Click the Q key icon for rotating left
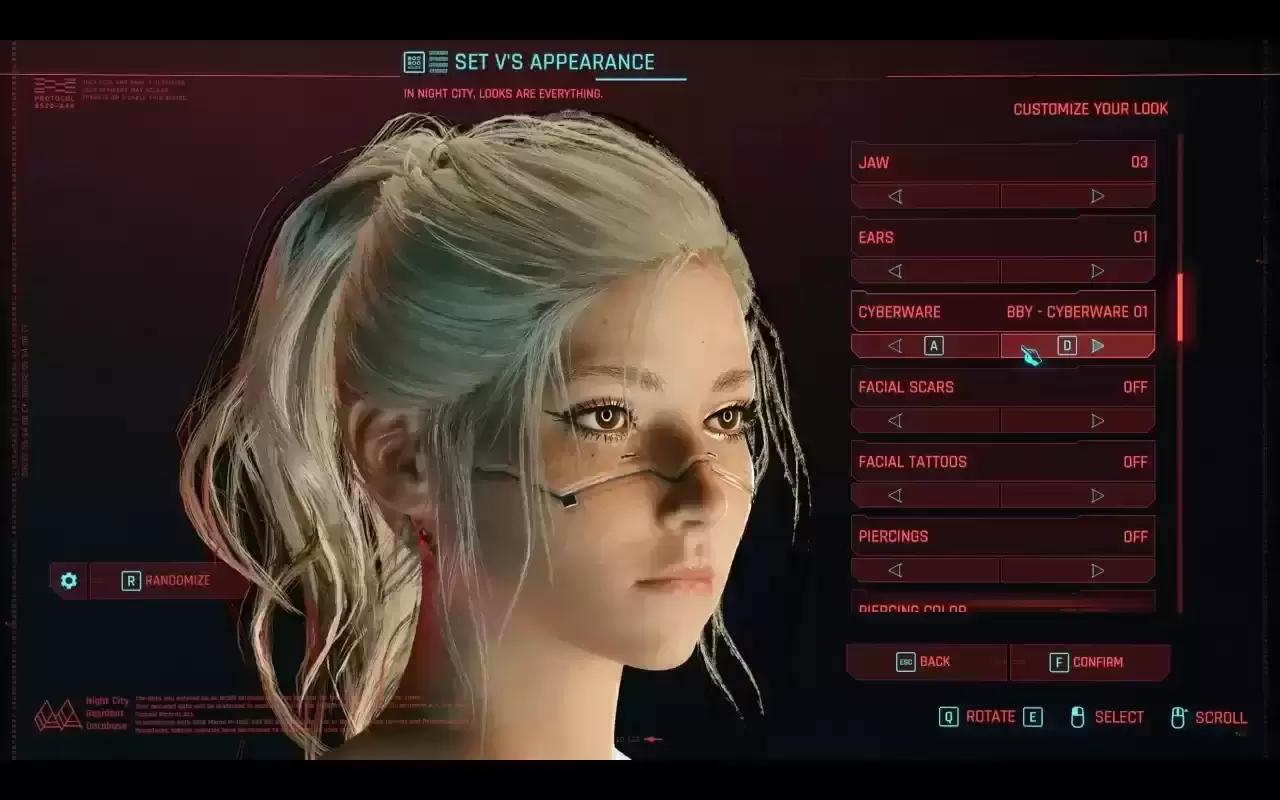Screen dimensions: 1280x800 951,717
